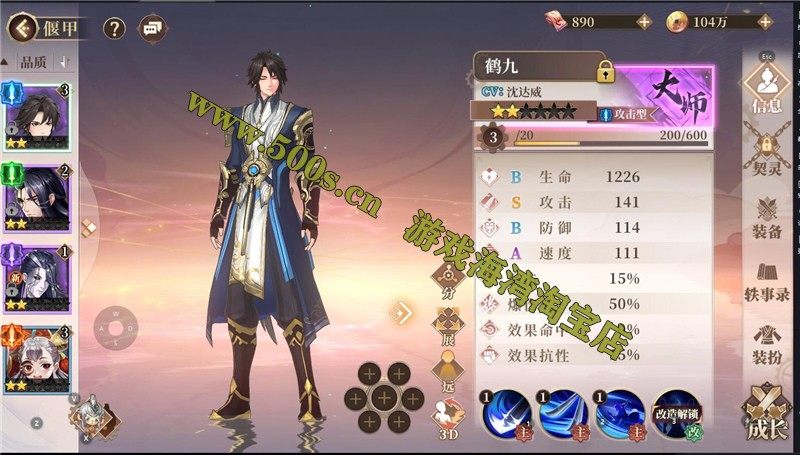Switch to the 信息 info tab
Screen dimensions: 800x455
[768, 89]
